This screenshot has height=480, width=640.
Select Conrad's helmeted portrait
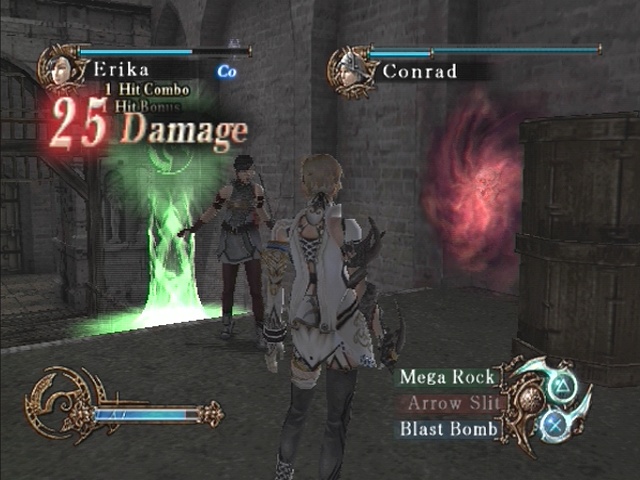(351, 70)
